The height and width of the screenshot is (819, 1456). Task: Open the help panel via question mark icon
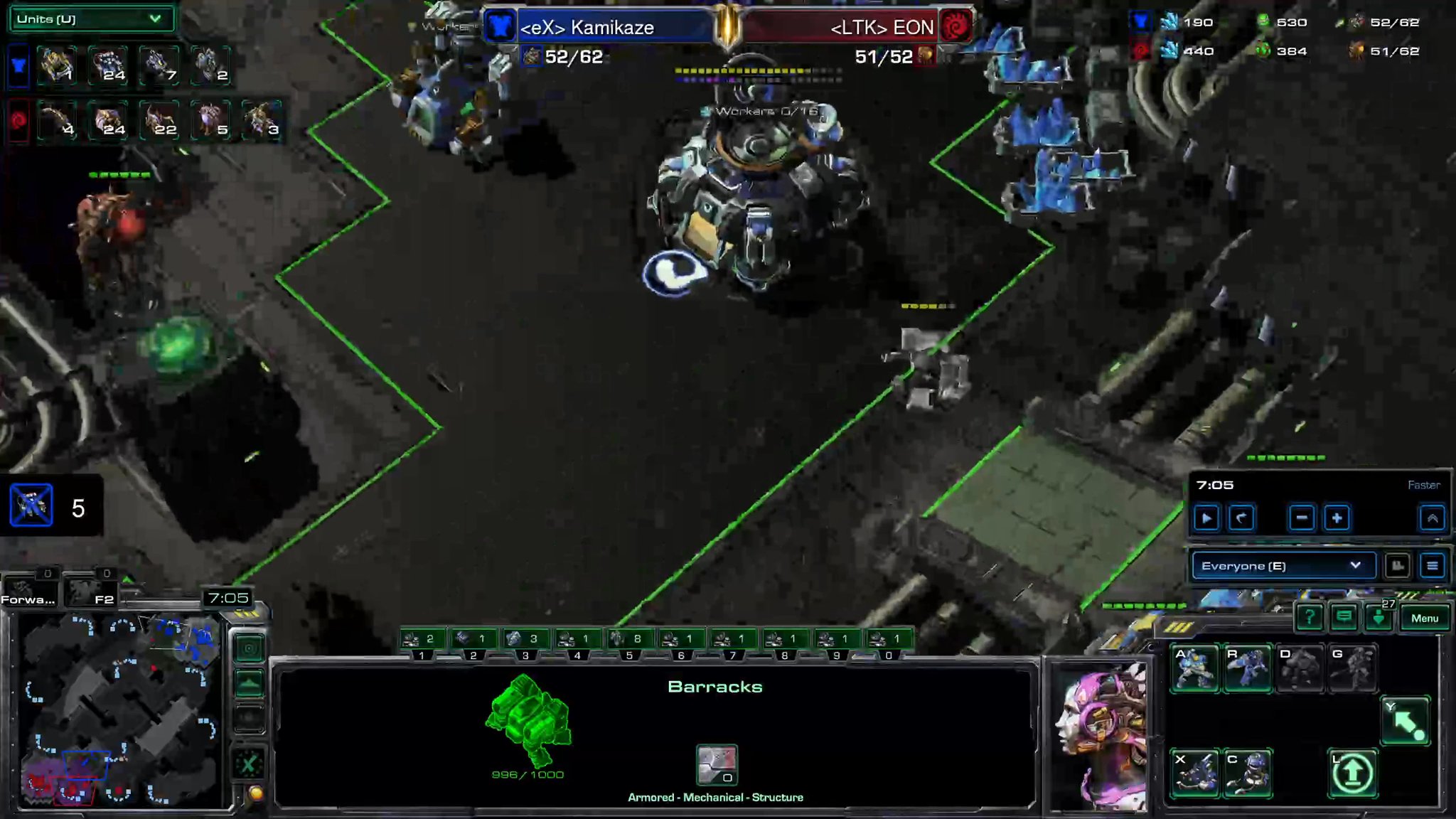(1310, 618)
